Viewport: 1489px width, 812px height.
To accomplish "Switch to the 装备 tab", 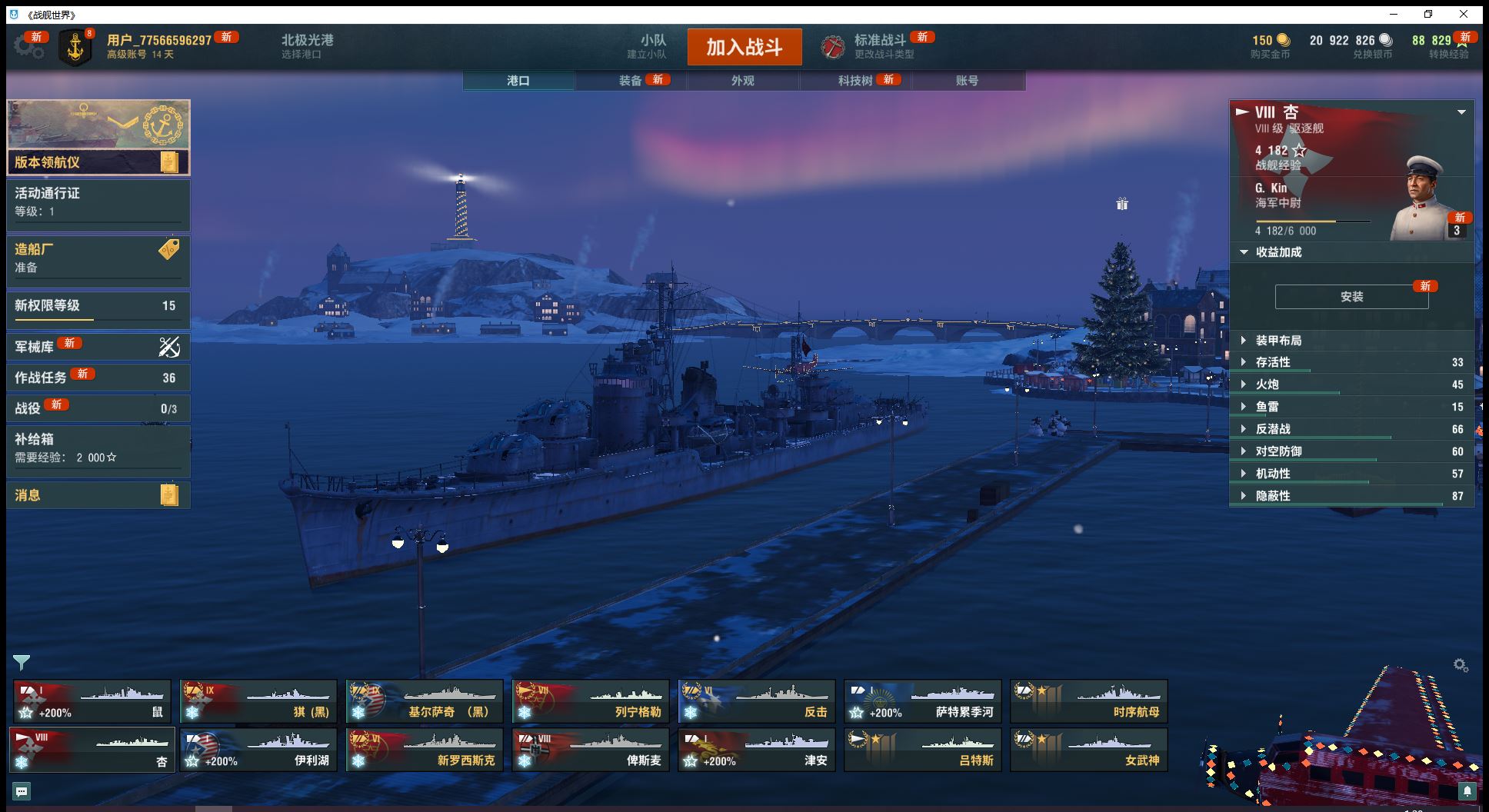I will click(x=631, y=81).
